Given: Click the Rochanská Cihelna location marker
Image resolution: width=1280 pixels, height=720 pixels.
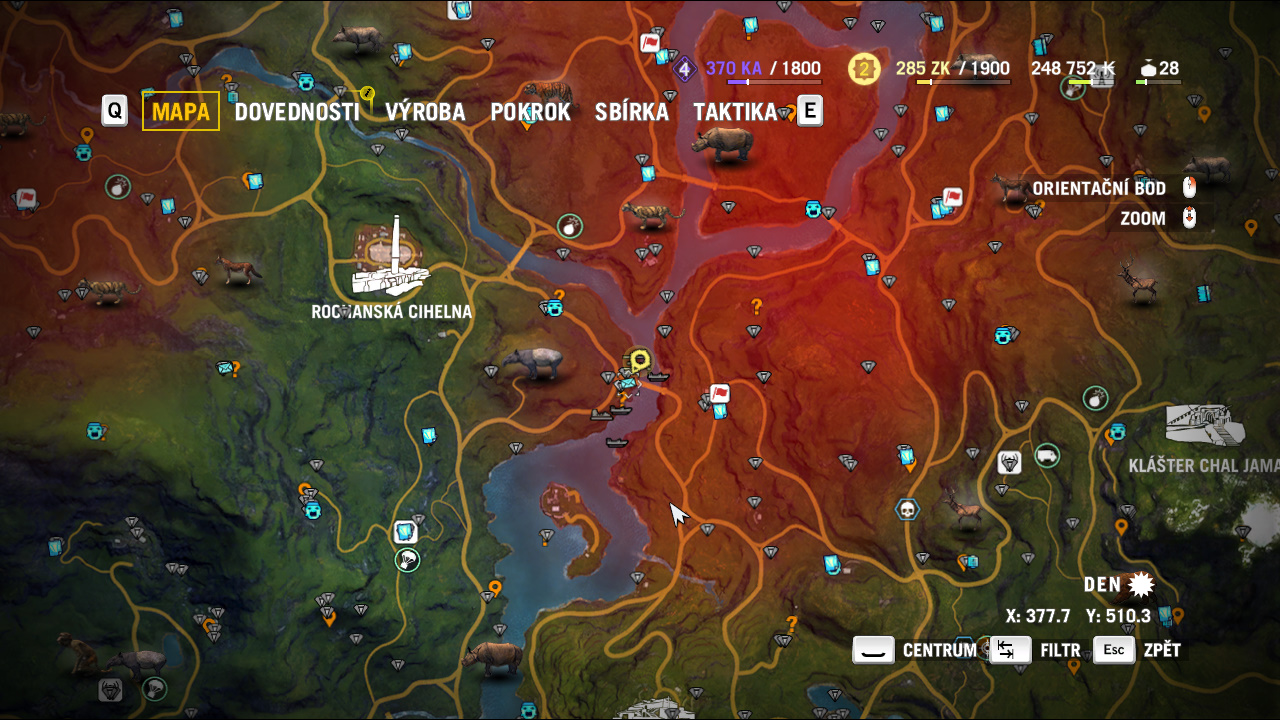Looking at the screenshot, I should pos(392,262).
